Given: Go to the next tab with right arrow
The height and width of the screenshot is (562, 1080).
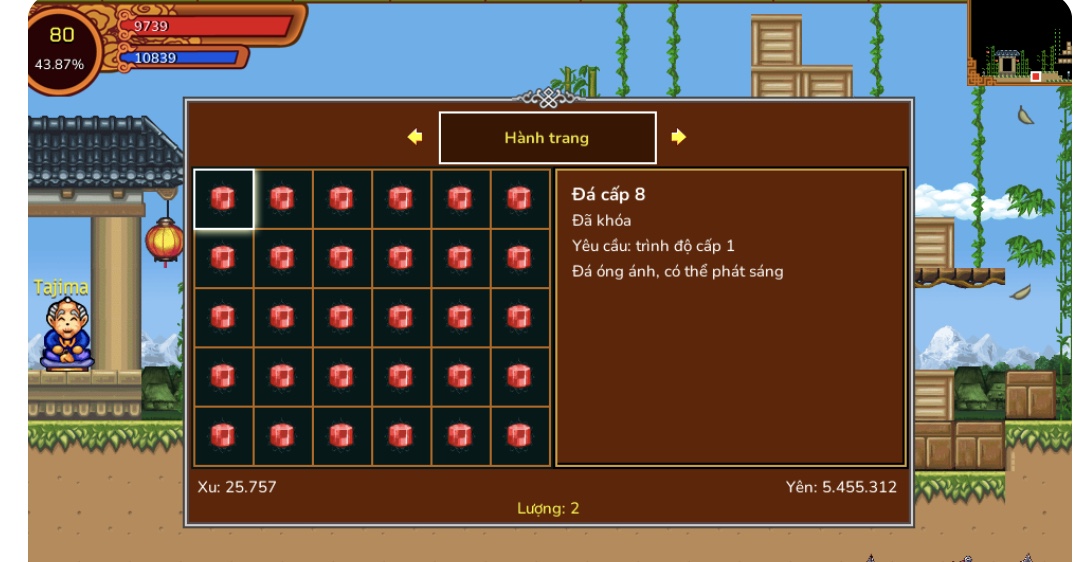Looking at the screenshot, I should (x=679, y=137).
